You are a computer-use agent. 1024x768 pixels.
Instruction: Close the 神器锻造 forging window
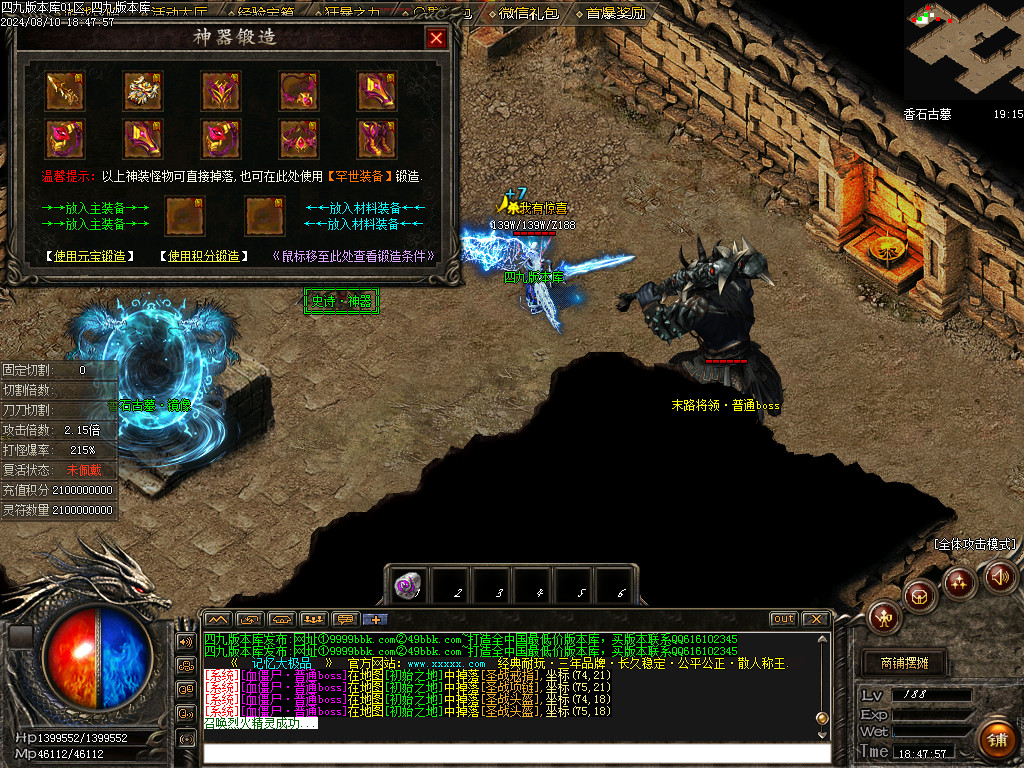[x=436, y=39]
